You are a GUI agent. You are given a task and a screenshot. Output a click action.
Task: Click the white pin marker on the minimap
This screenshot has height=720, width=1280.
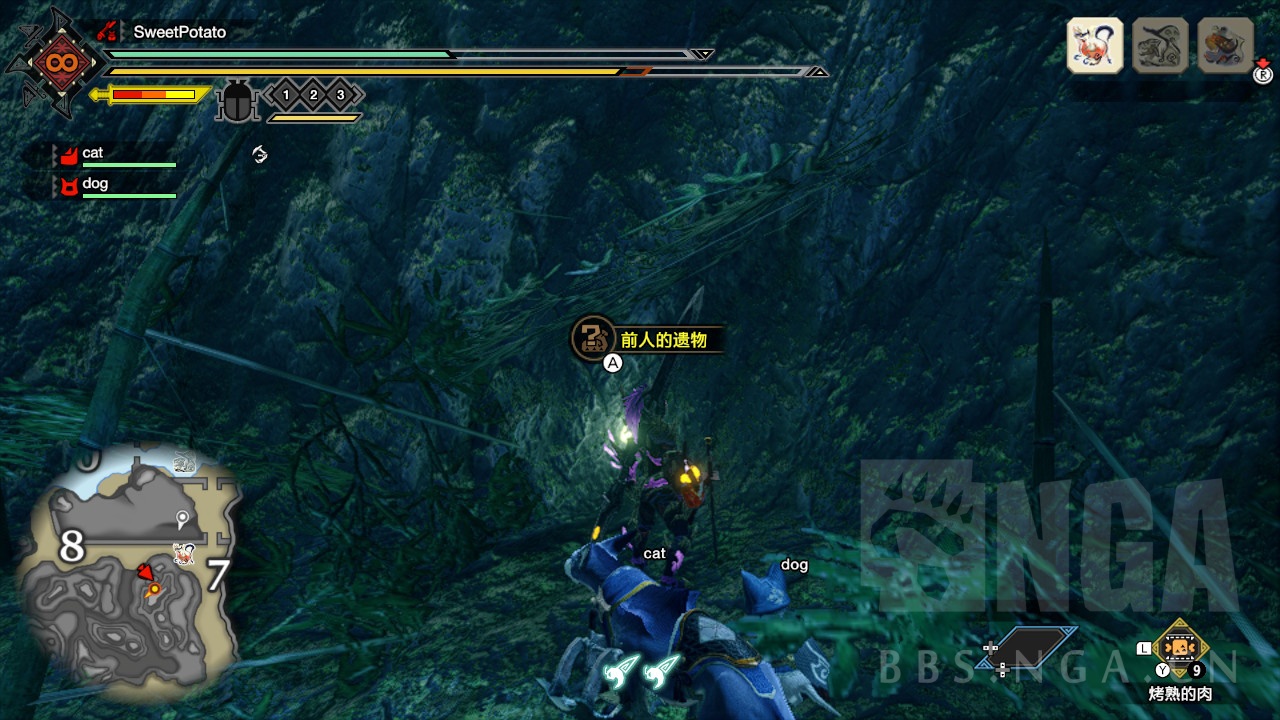click(182, 518)
